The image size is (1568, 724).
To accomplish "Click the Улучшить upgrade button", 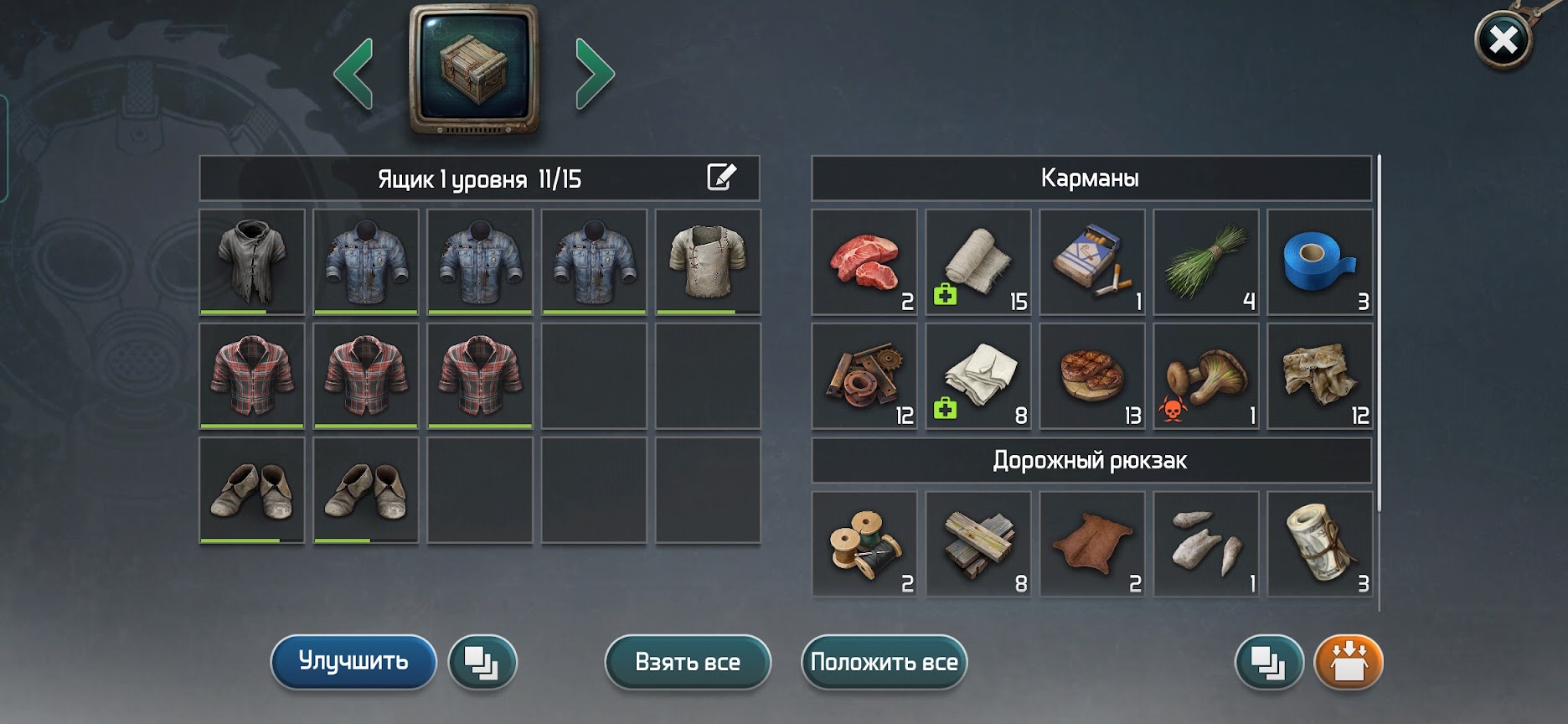I will pyautogui.click(x=353, y=662).
